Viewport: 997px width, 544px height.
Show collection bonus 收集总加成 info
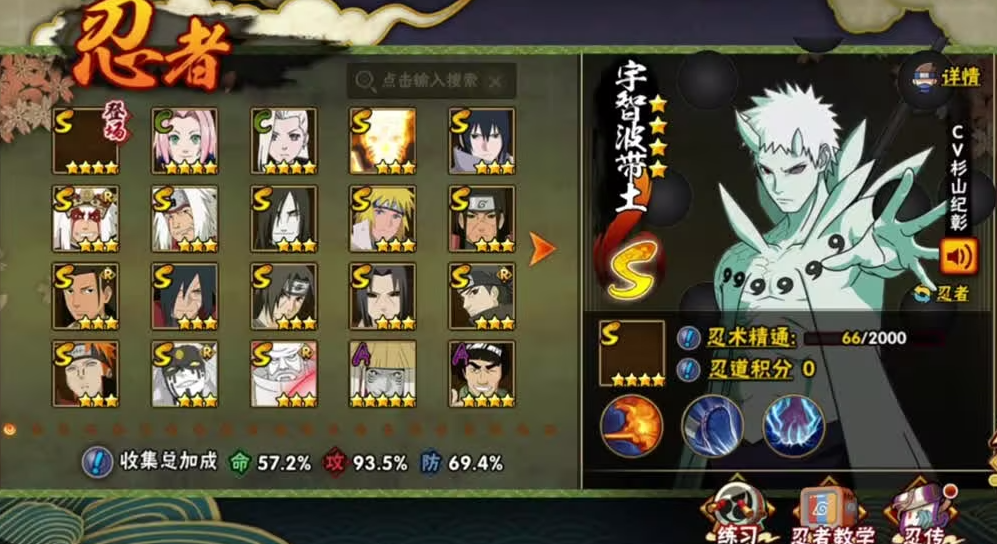96,463
